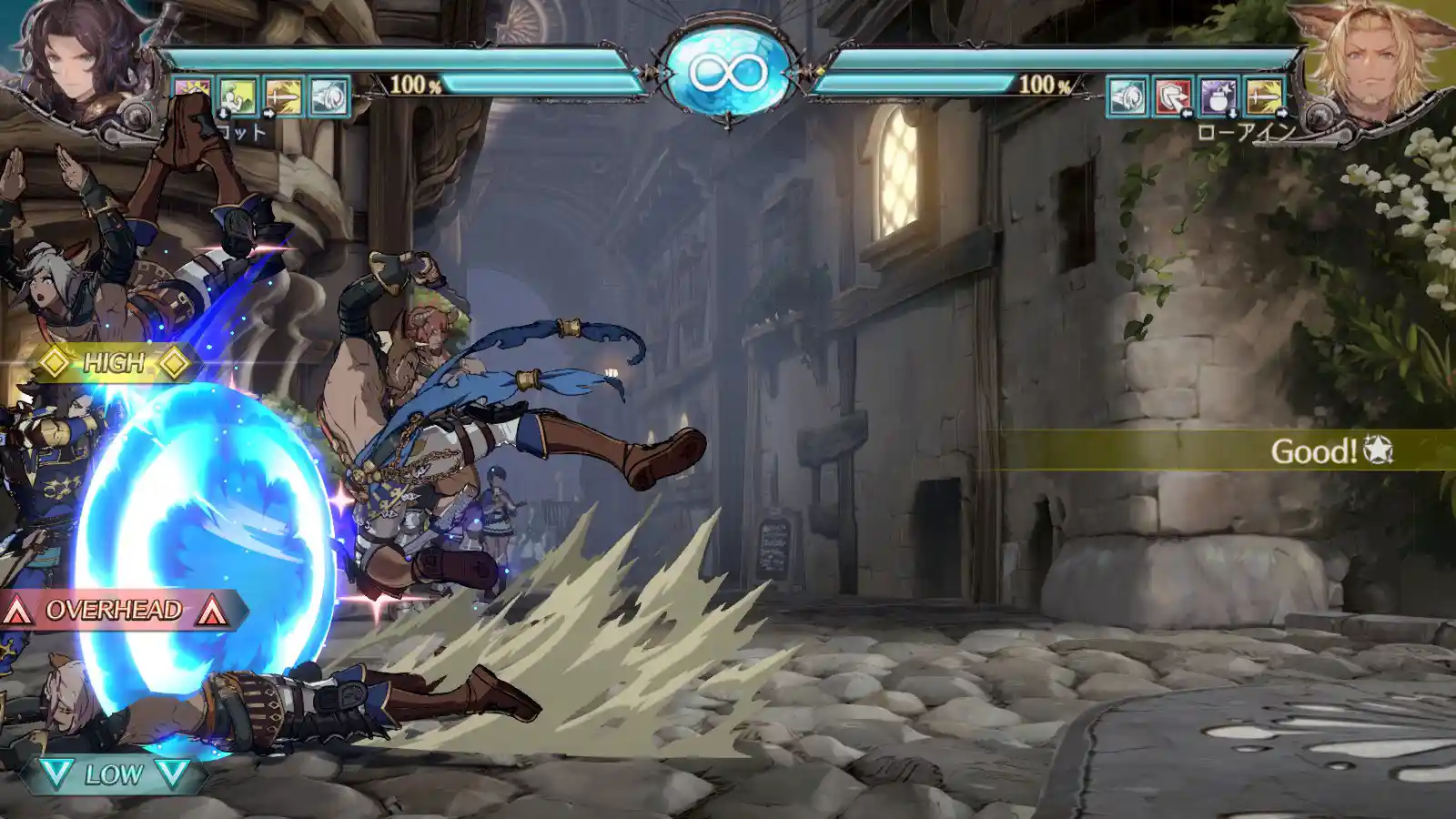Click Lowain's purple bomb skill icon
The width and height of the screenshot is (1456, 819).
point(1218,96)
